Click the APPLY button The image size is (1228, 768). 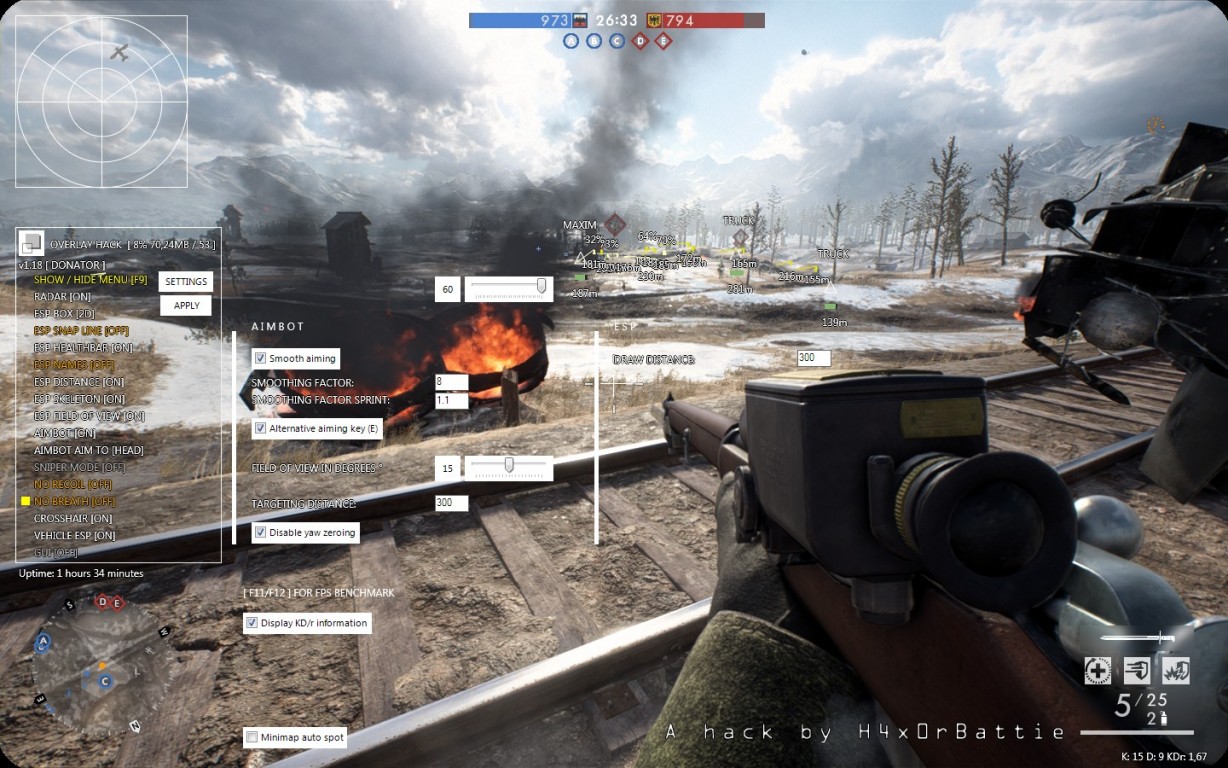[186, 306]
